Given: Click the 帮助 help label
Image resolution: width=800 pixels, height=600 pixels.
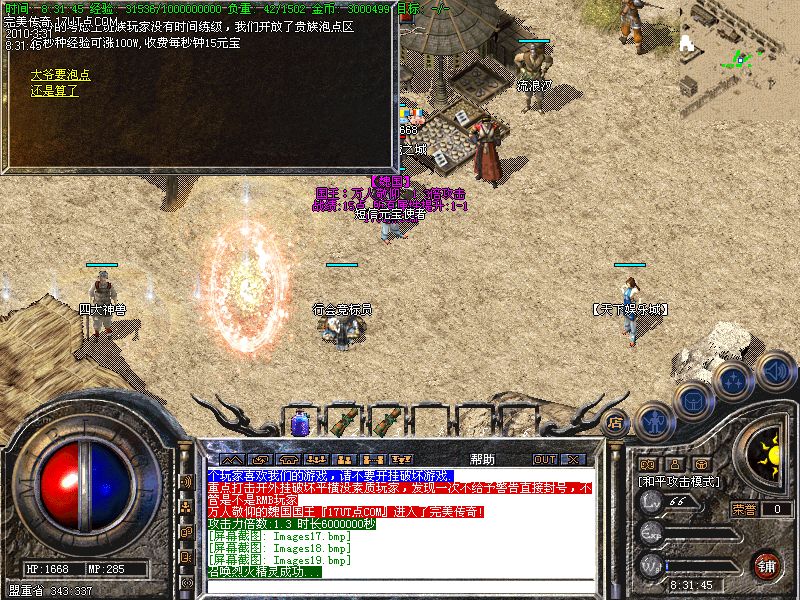Looking at the screenshot, I should tap(480, 459).
